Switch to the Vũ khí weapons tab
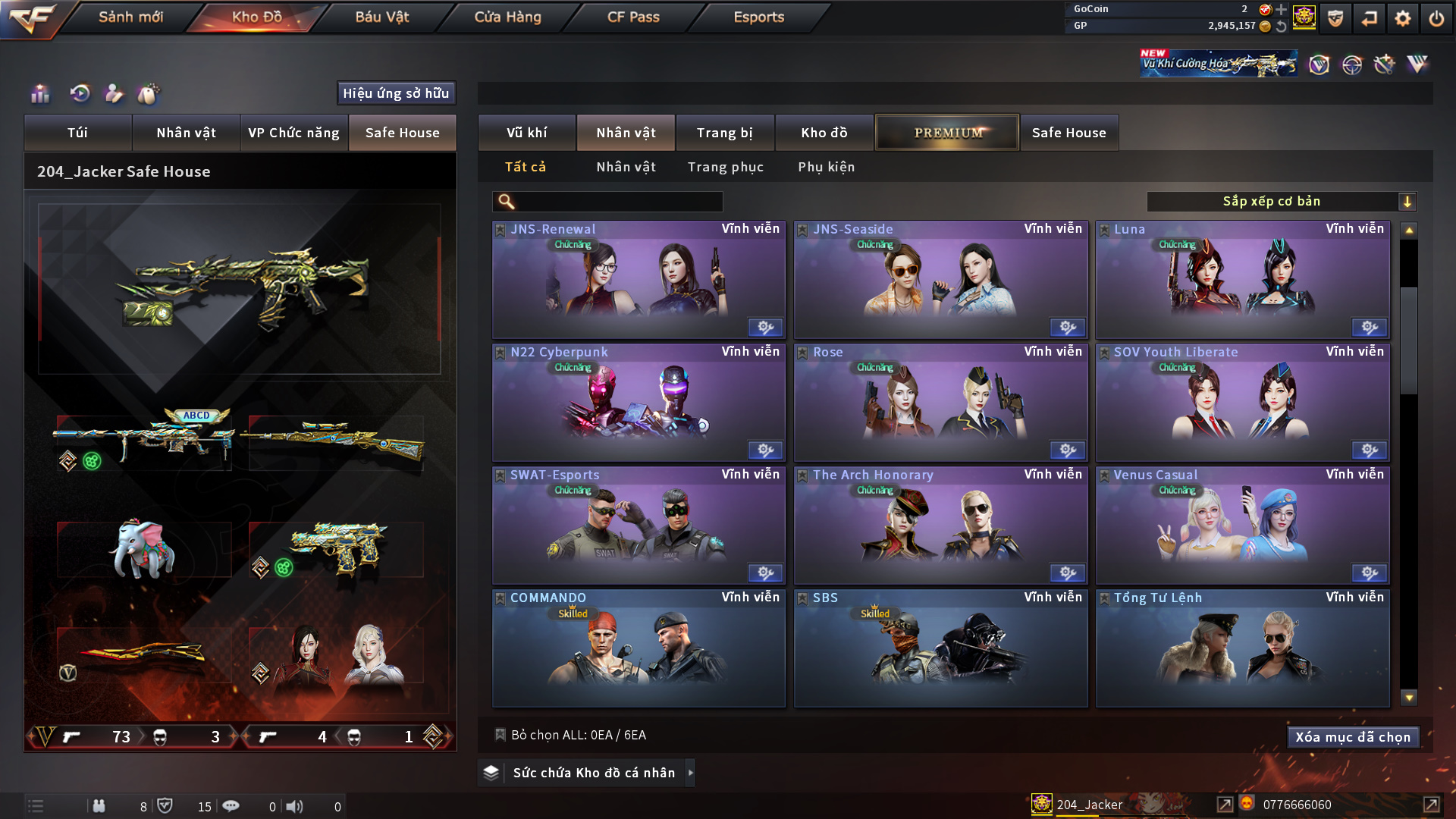The width and height of the screenshot is (1456, 819). (526, 133)
